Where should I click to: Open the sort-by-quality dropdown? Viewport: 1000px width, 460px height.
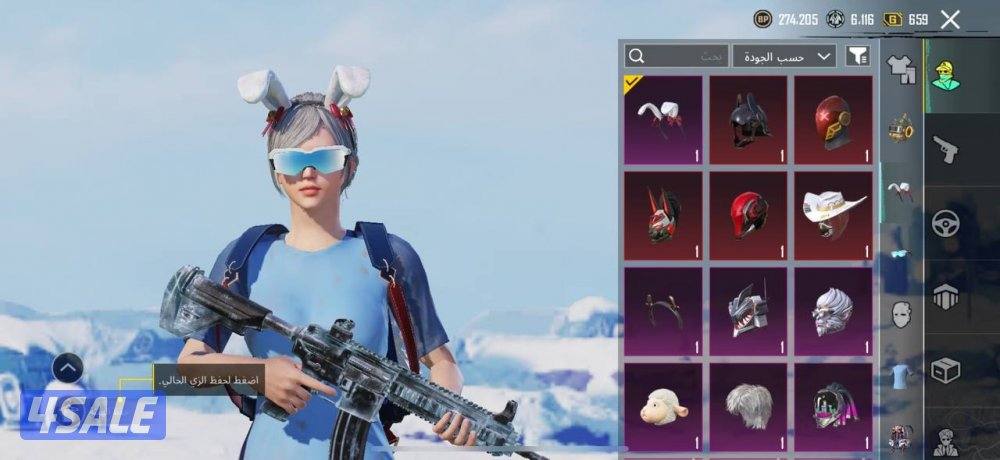[784, 56]
